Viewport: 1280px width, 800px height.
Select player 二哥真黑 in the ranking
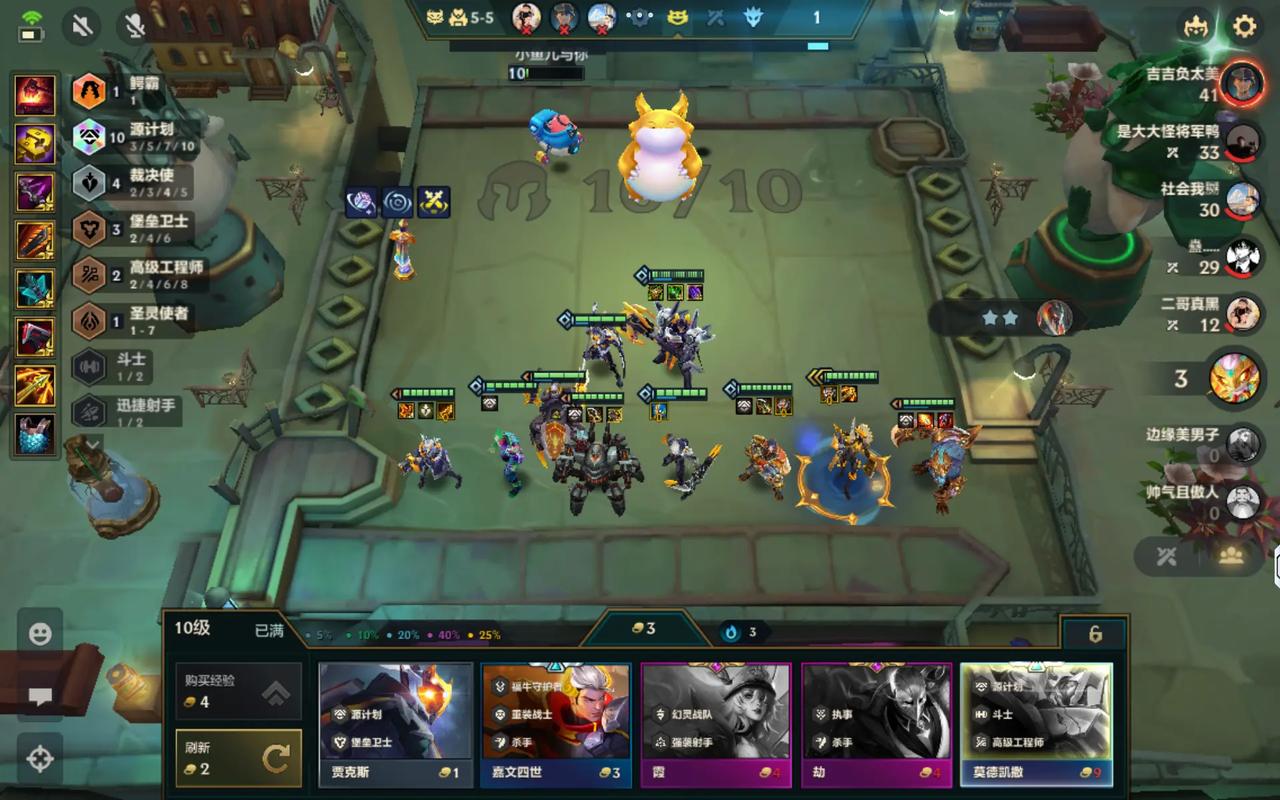click(x=1242, y=312)
